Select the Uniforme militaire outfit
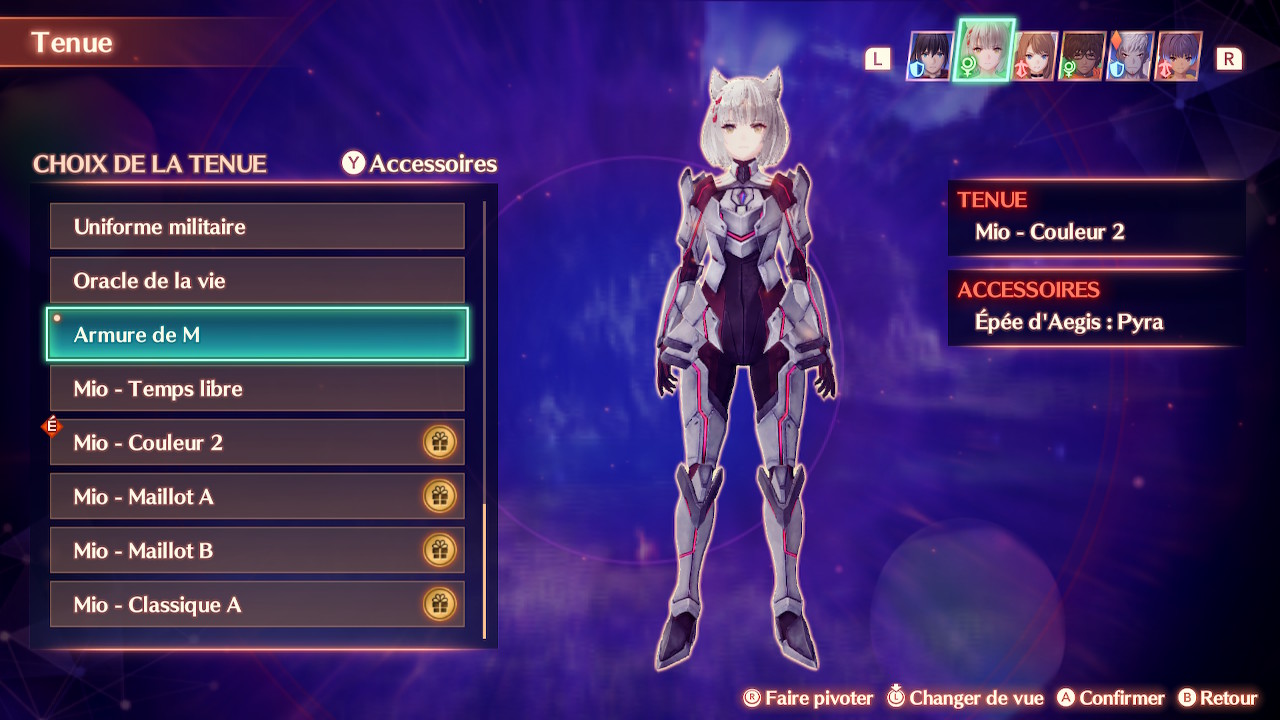The image size is (1280, 720). tap(257, 227)
